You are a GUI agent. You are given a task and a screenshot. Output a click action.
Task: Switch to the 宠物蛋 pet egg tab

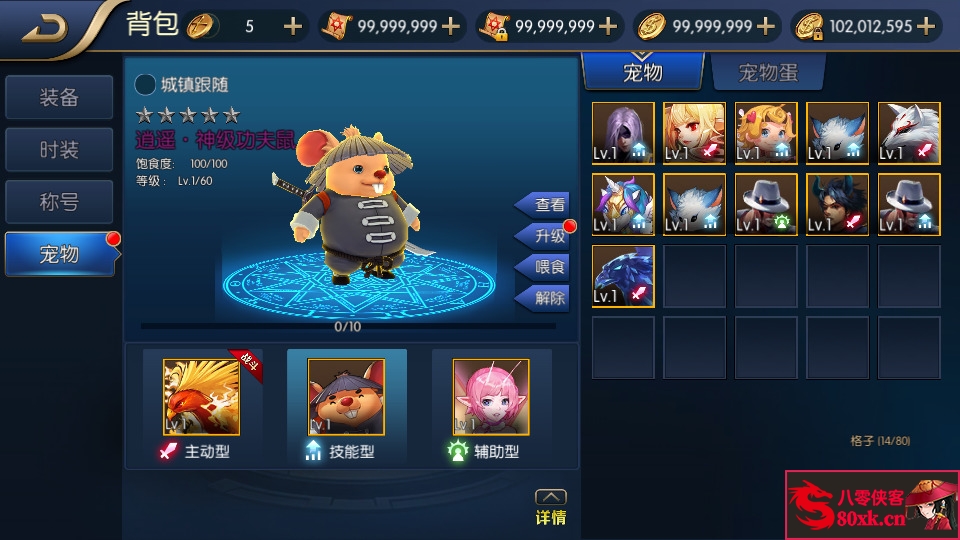tap(767, 72)
